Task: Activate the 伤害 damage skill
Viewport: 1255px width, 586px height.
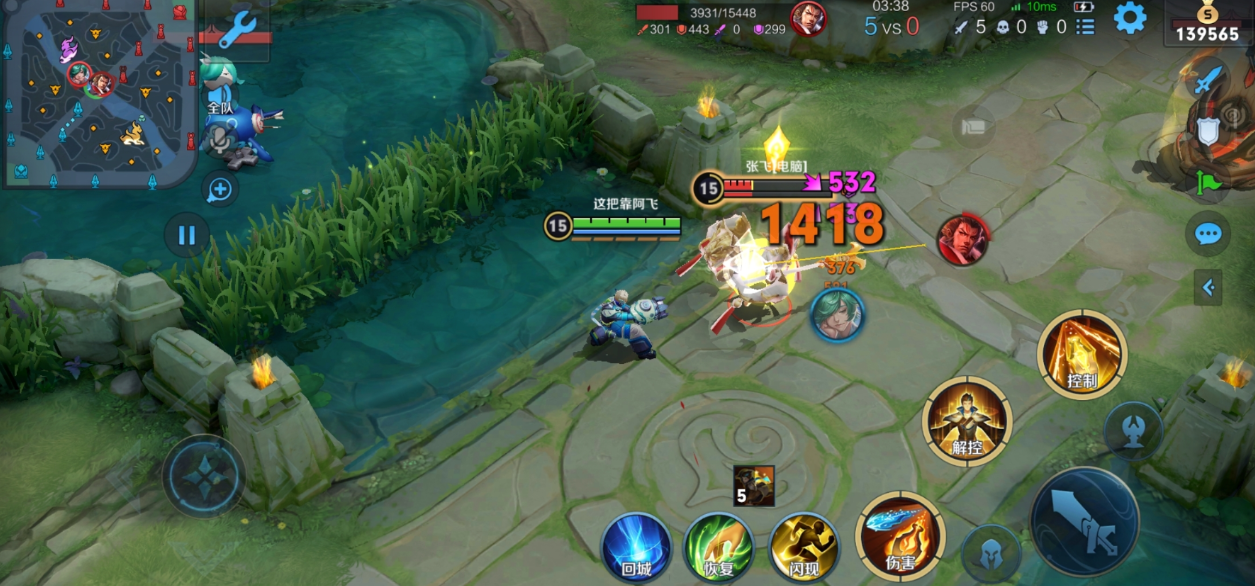Action: pyautogui.click(x=900, y=536)
